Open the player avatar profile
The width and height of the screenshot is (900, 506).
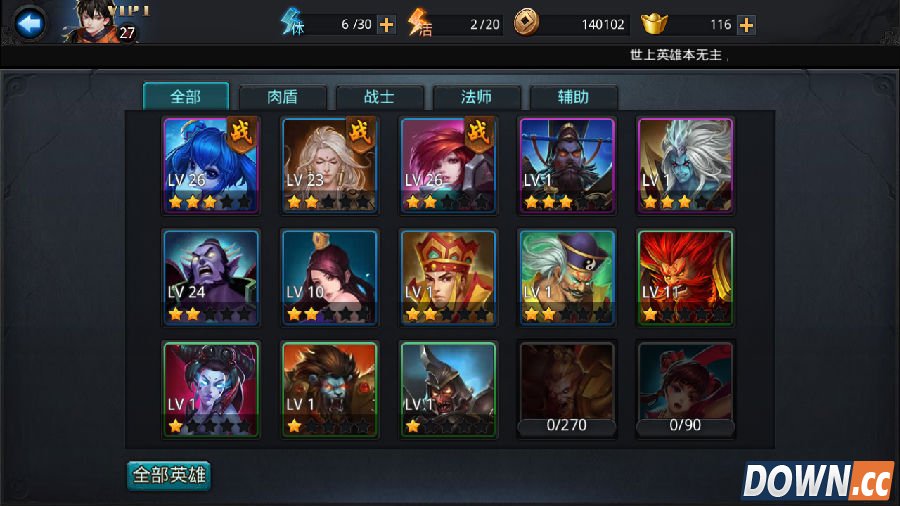100,21
